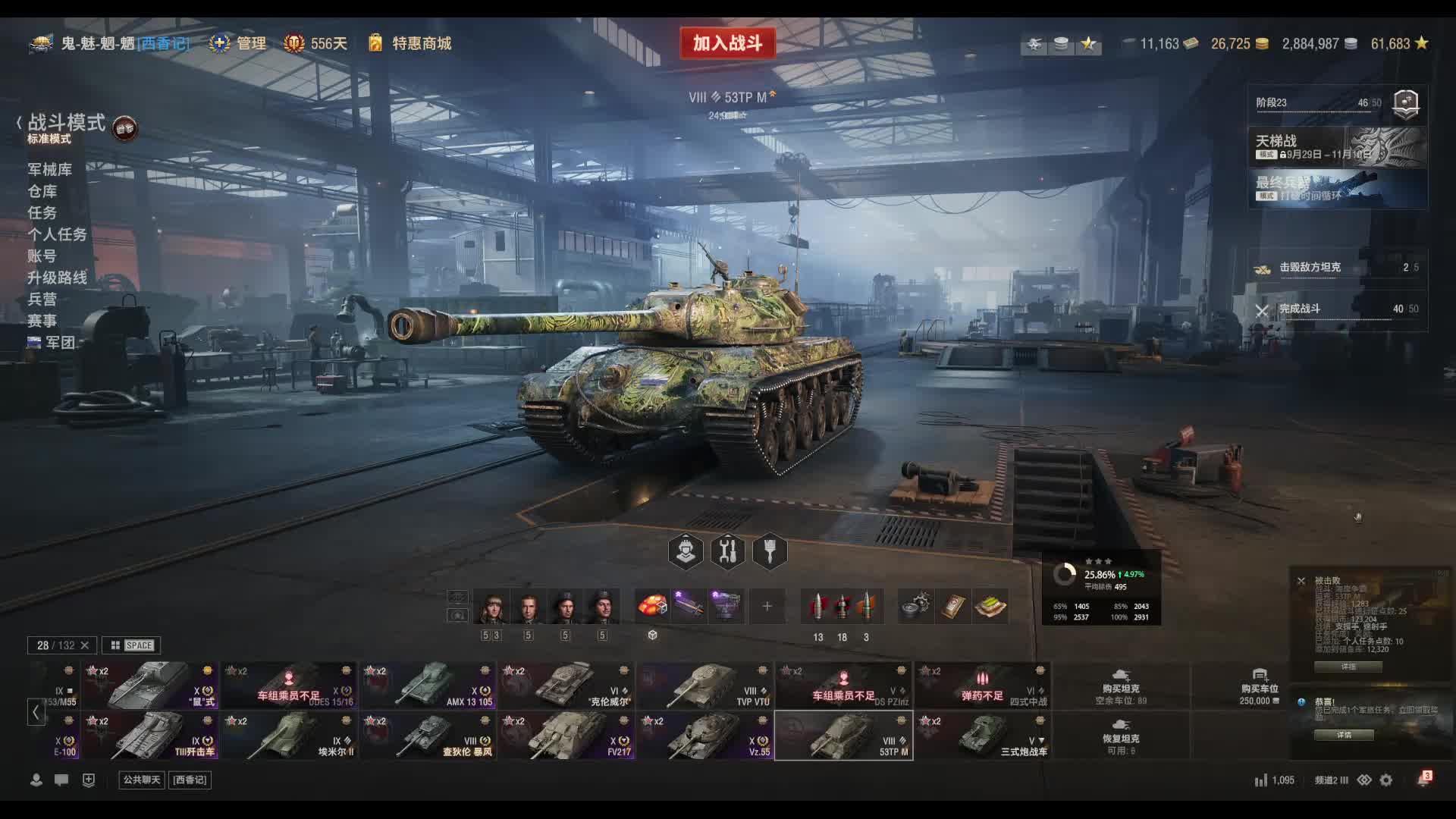
Task: Open the settings gear icon
Action: [1386, 780]
